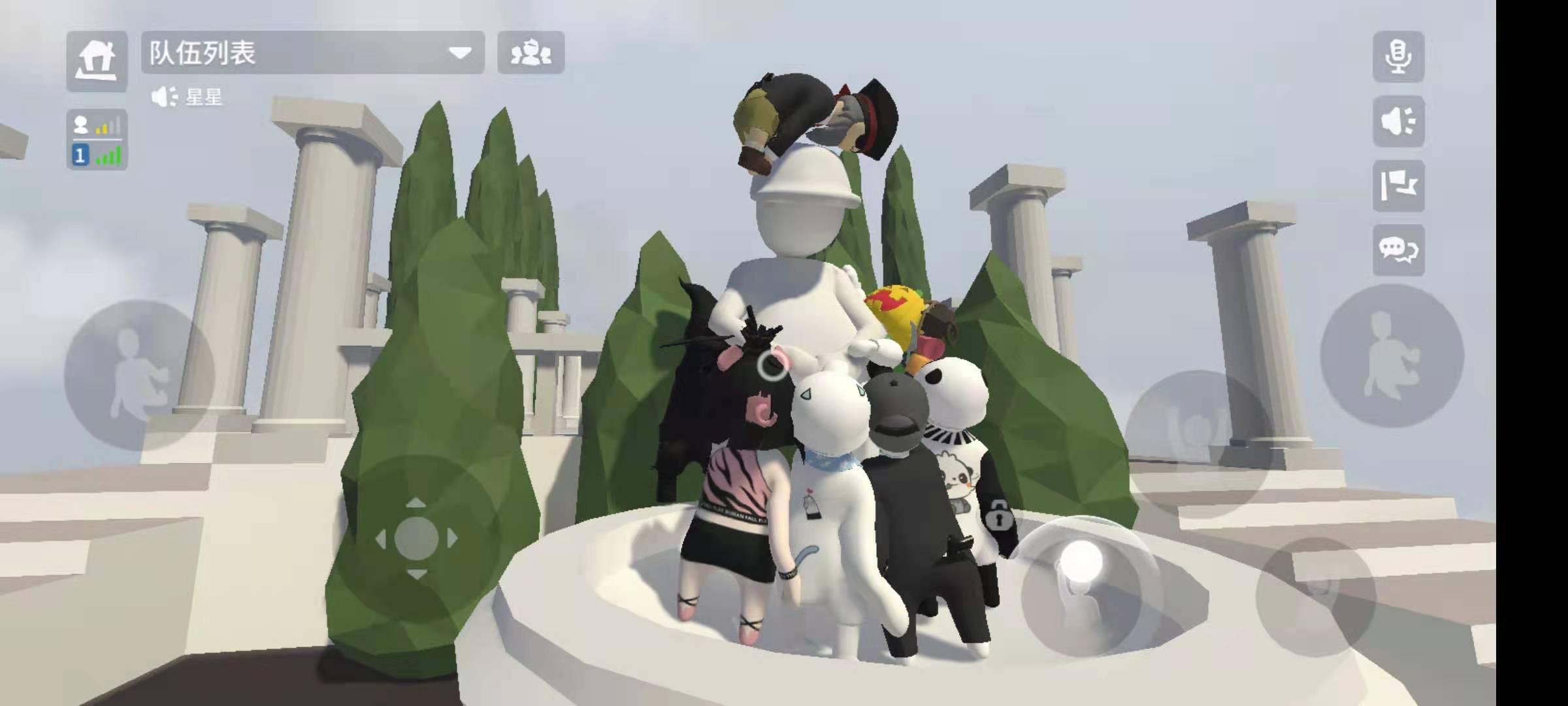Image resolution: width=1568 pixels, height=706 pixels.
Task: Open the team members panel icon
Action: coord(531,54)
